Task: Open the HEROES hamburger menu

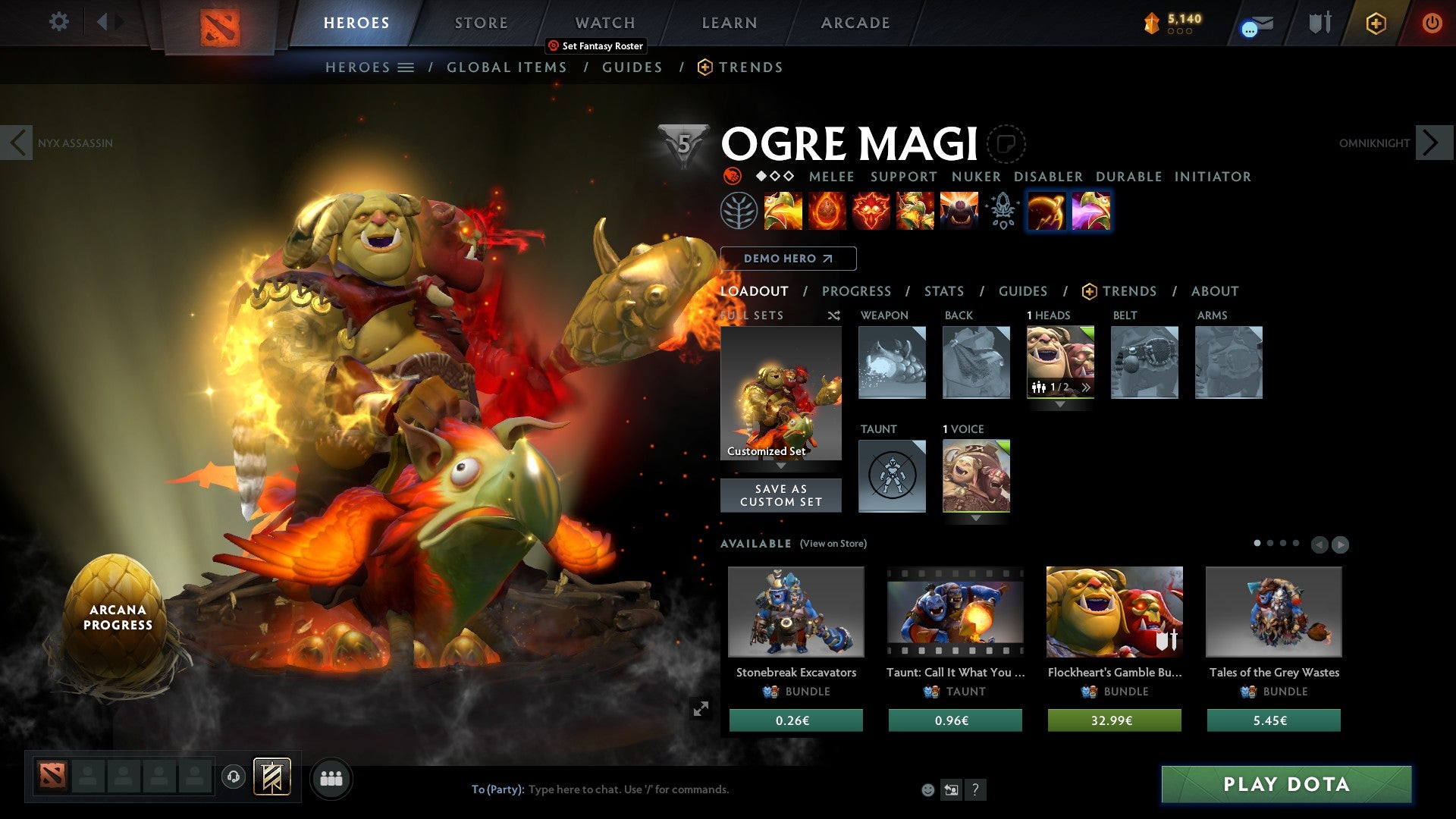Action: 406,67
